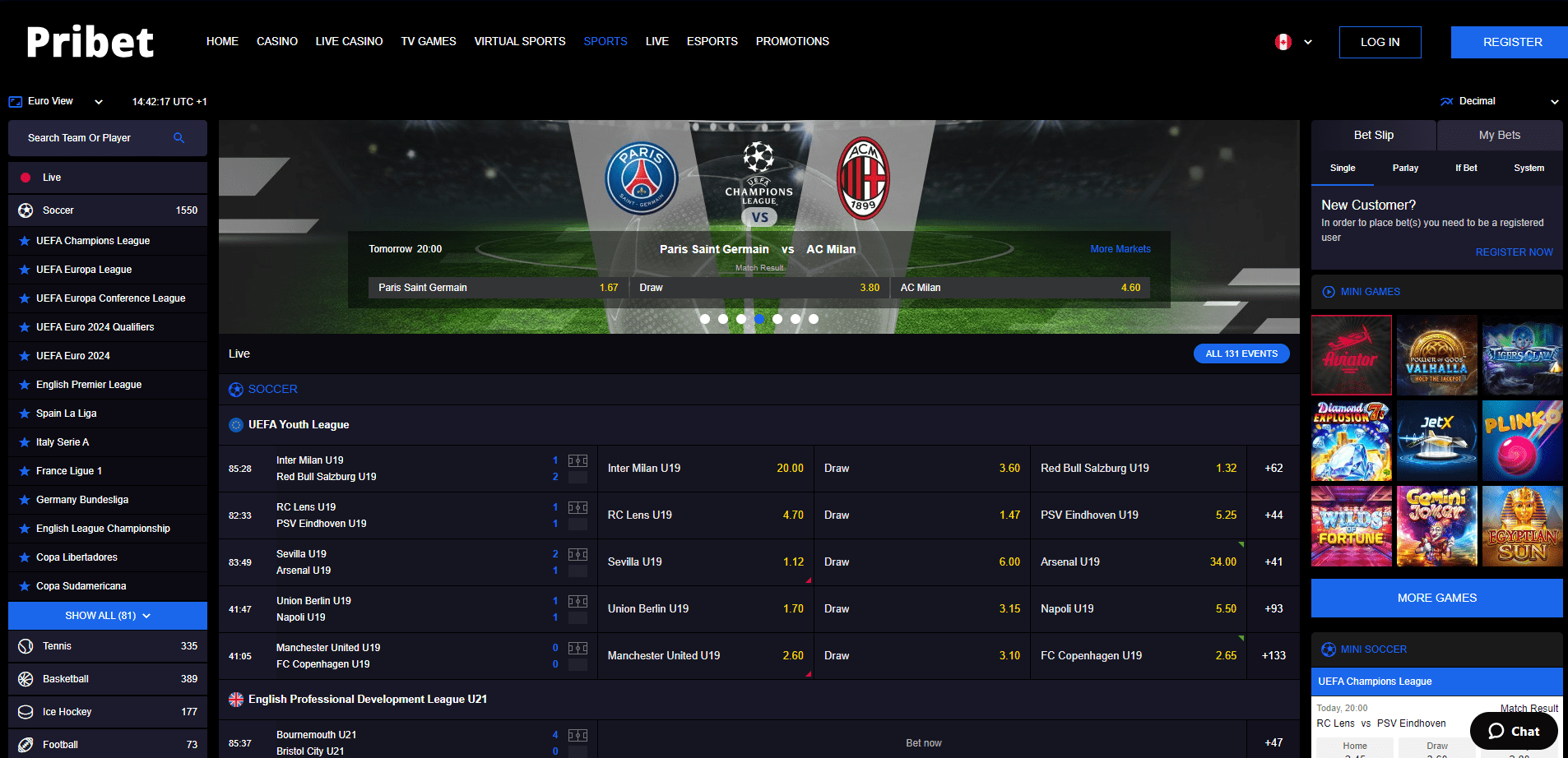Open the Euro View dropdown
1568x758 pixels.
coord(56,101)
